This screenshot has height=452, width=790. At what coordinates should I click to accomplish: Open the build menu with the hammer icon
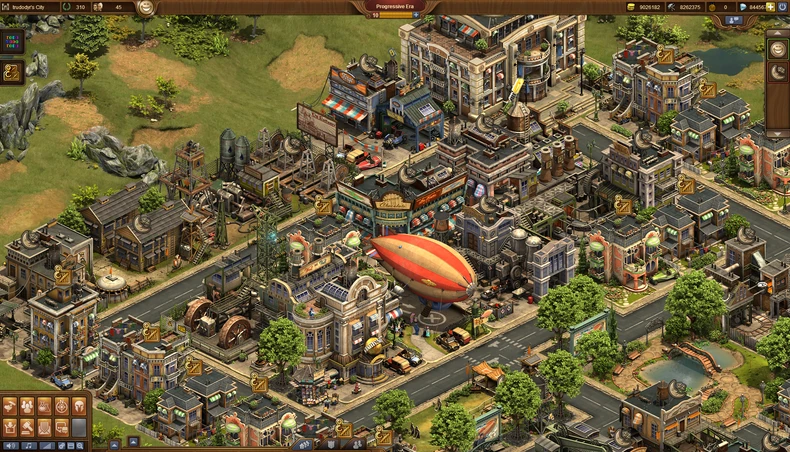10,406
